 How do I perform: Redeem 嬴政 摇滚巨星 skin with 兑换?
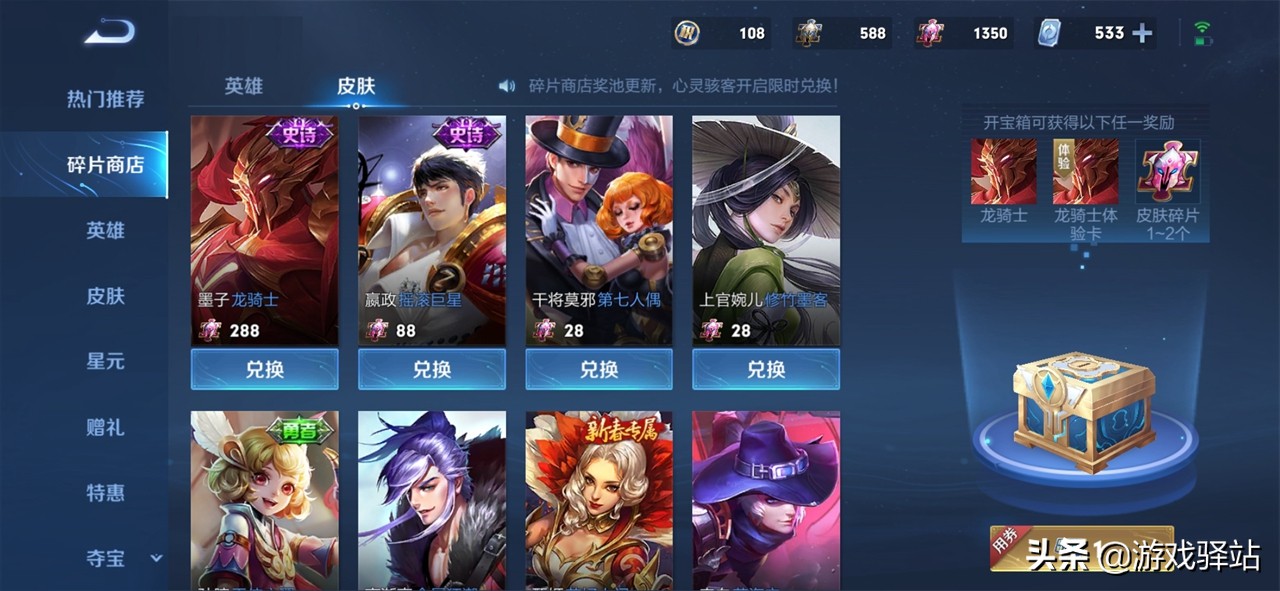[x=432, y=369]
